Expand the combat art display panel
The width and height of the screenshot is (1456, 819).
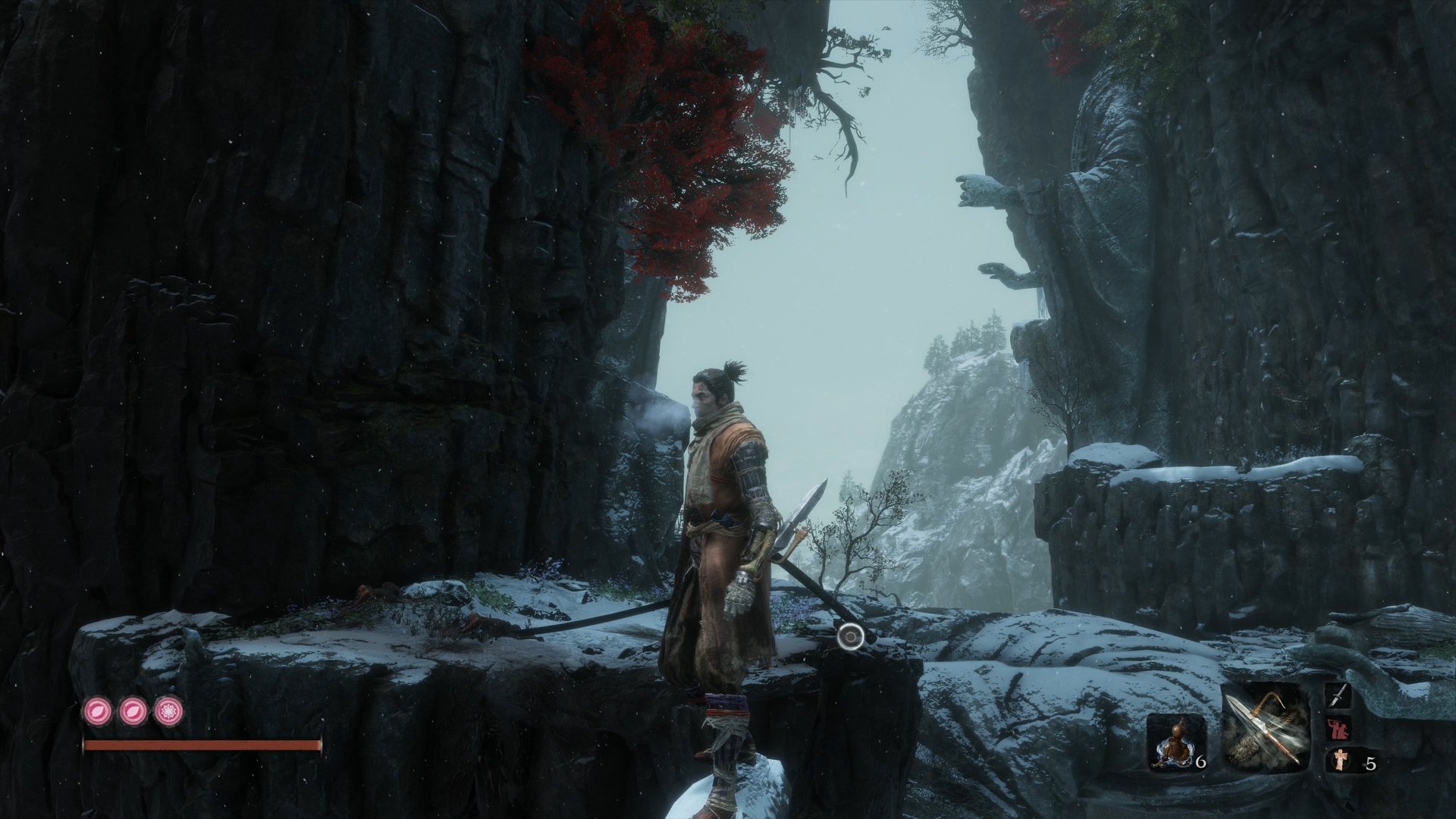click(1336, 696)
